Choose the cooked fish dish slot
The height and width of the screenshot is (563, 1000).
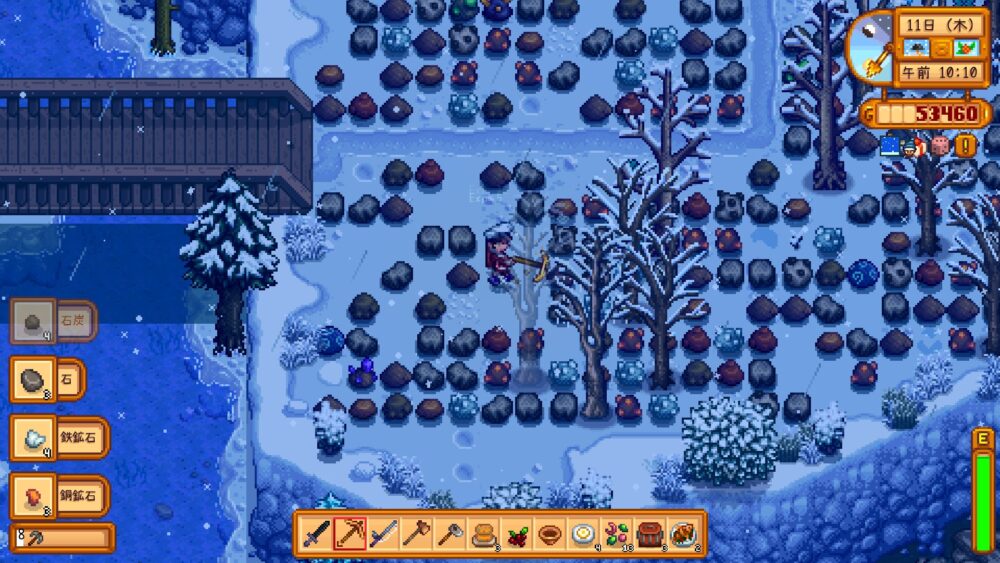(683, 533)
